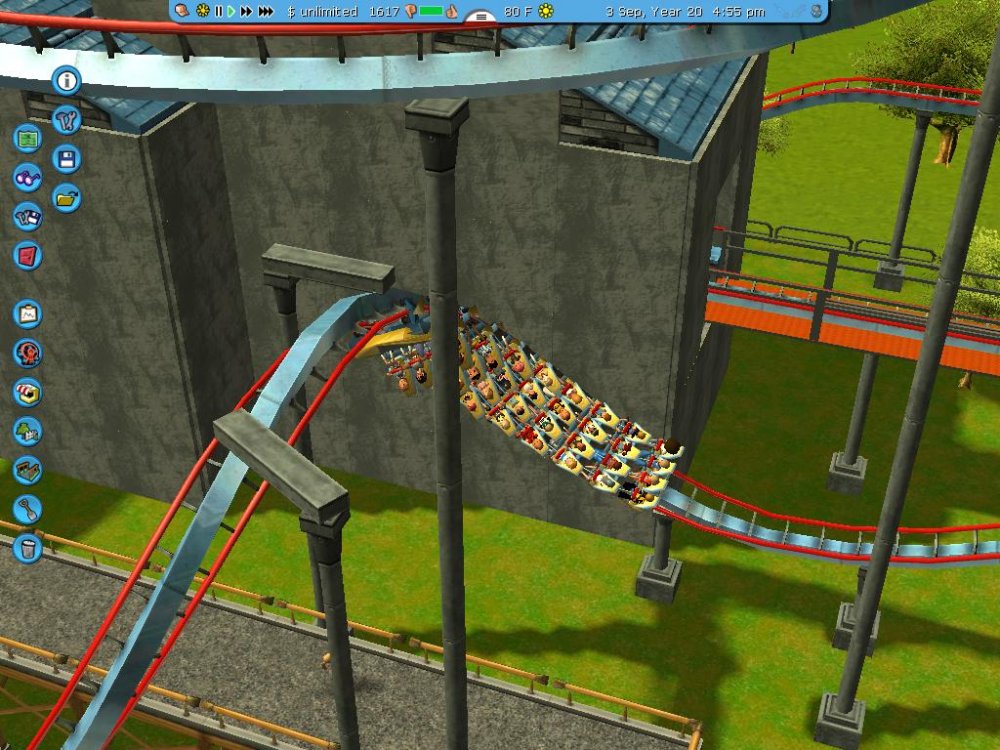
Task: Open the park finances chart clipboard
Action: (x=28, y=314)
